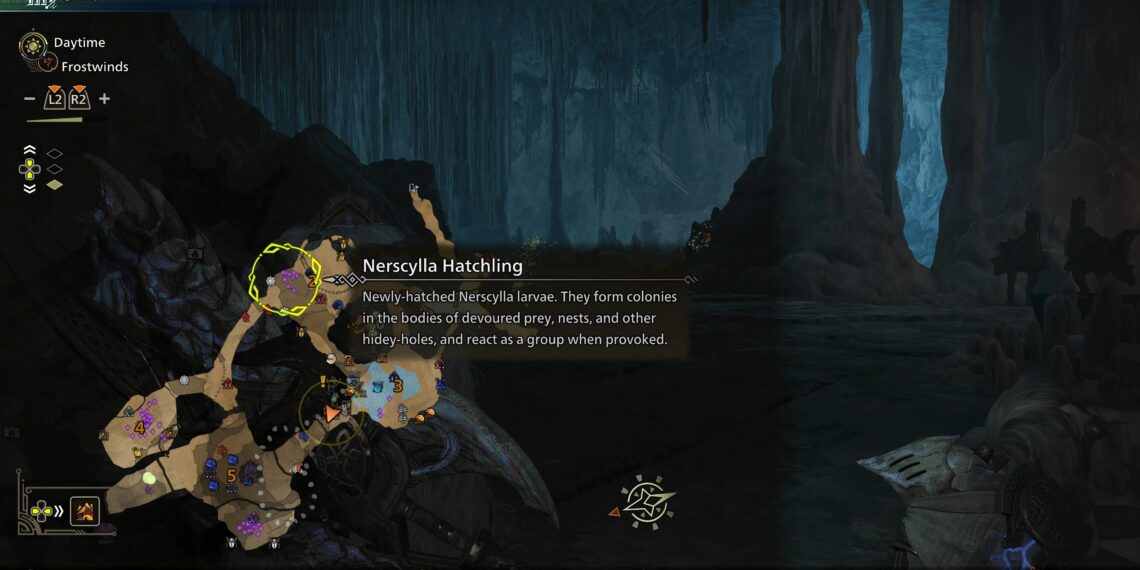1140x570 pixels.
Task: Move up one map floor with the up chevrons
Action: pyautogui.click(x=29, y=150)
